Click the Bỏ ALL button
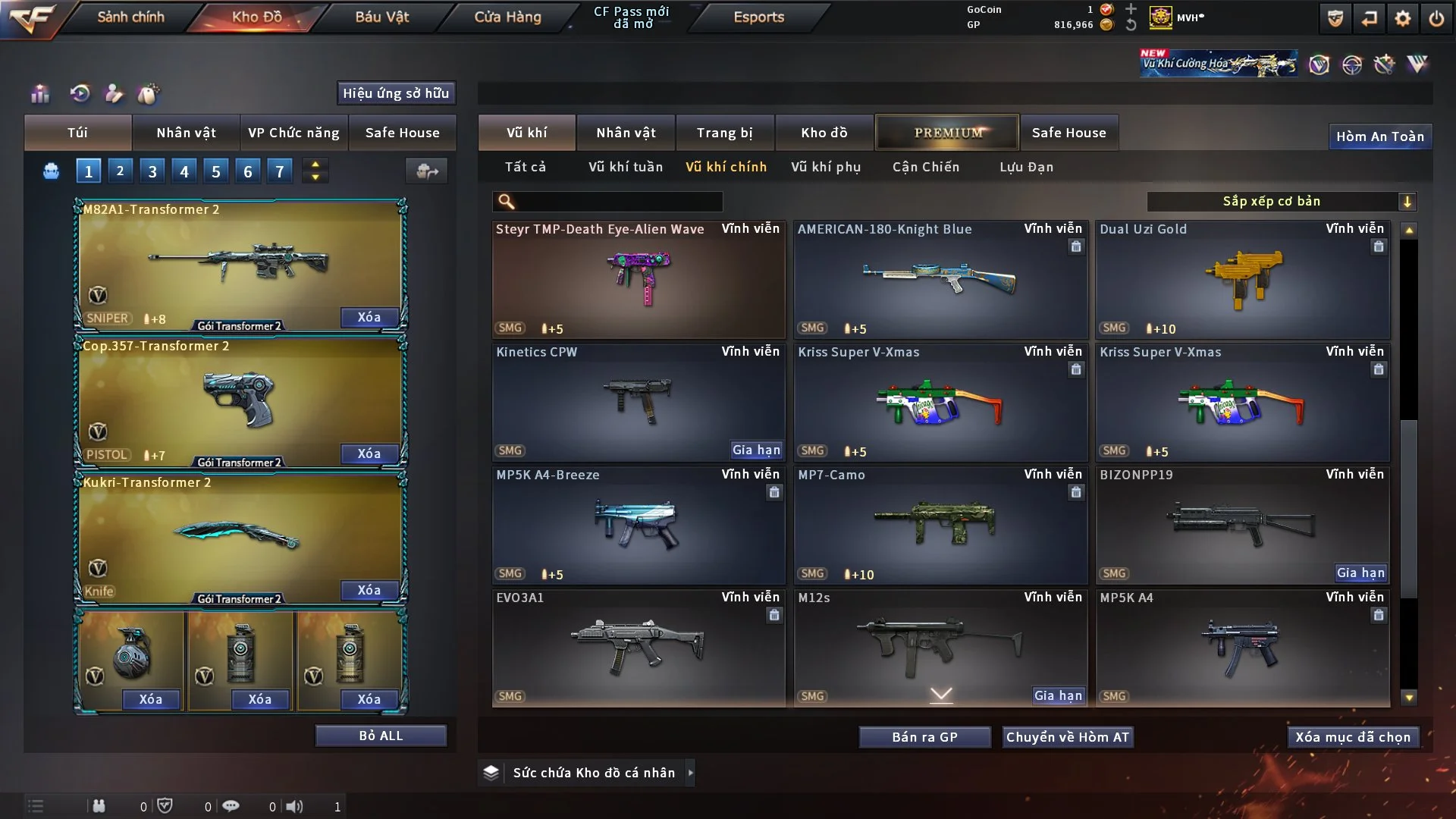The width and height of the screenshot is (1456, 819). [381, 736]
